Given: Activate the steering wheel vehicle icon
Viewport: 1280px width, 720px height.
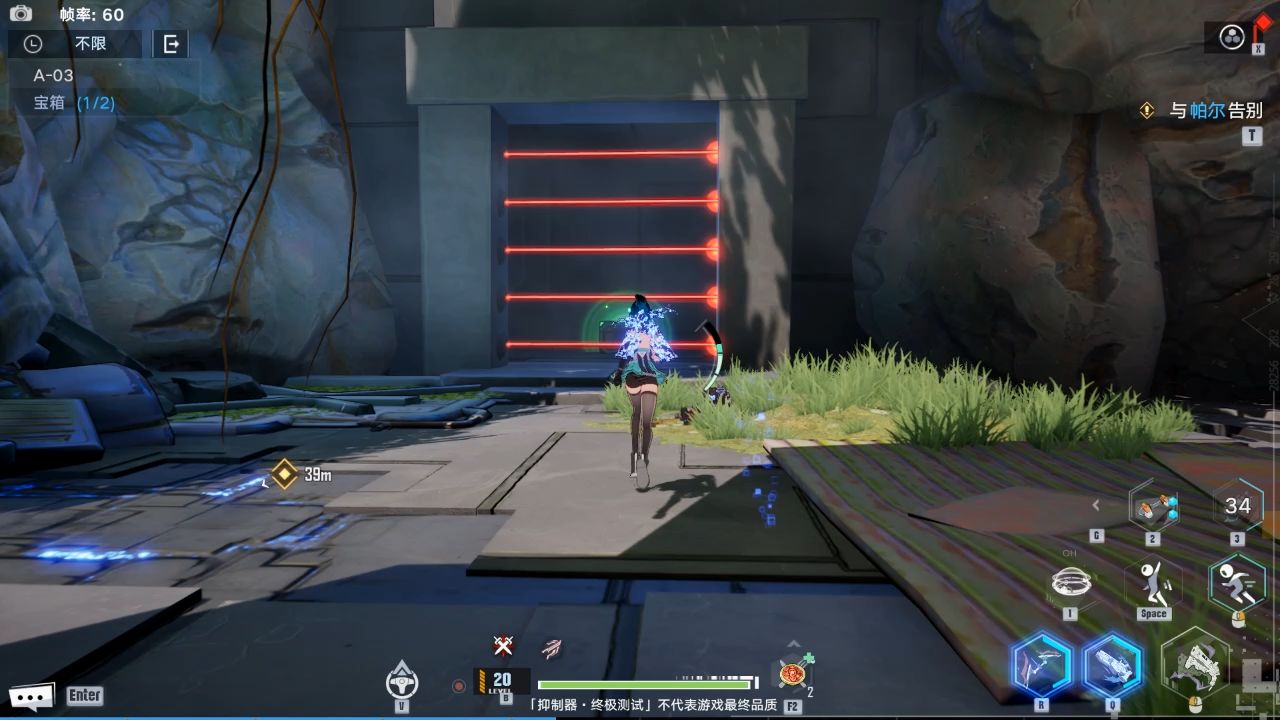Looking at the screenshot, I should [401, 682].
